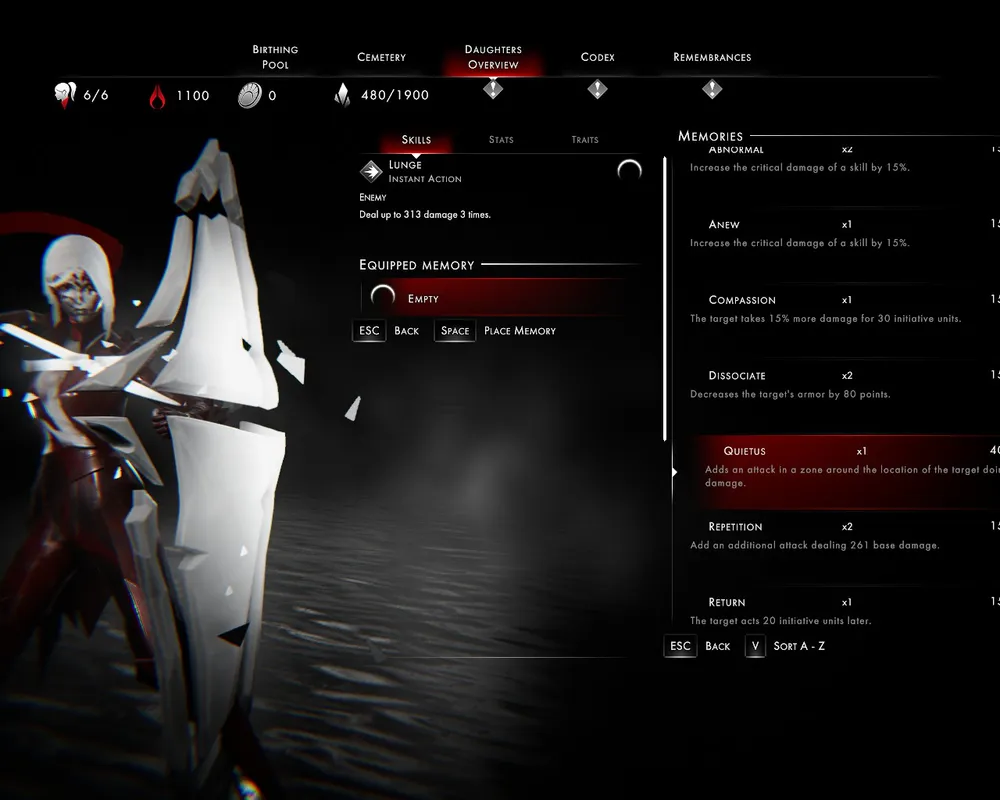Click the memories list scrollbar
The image size is (1000, 800).
[x=665, y=300]
